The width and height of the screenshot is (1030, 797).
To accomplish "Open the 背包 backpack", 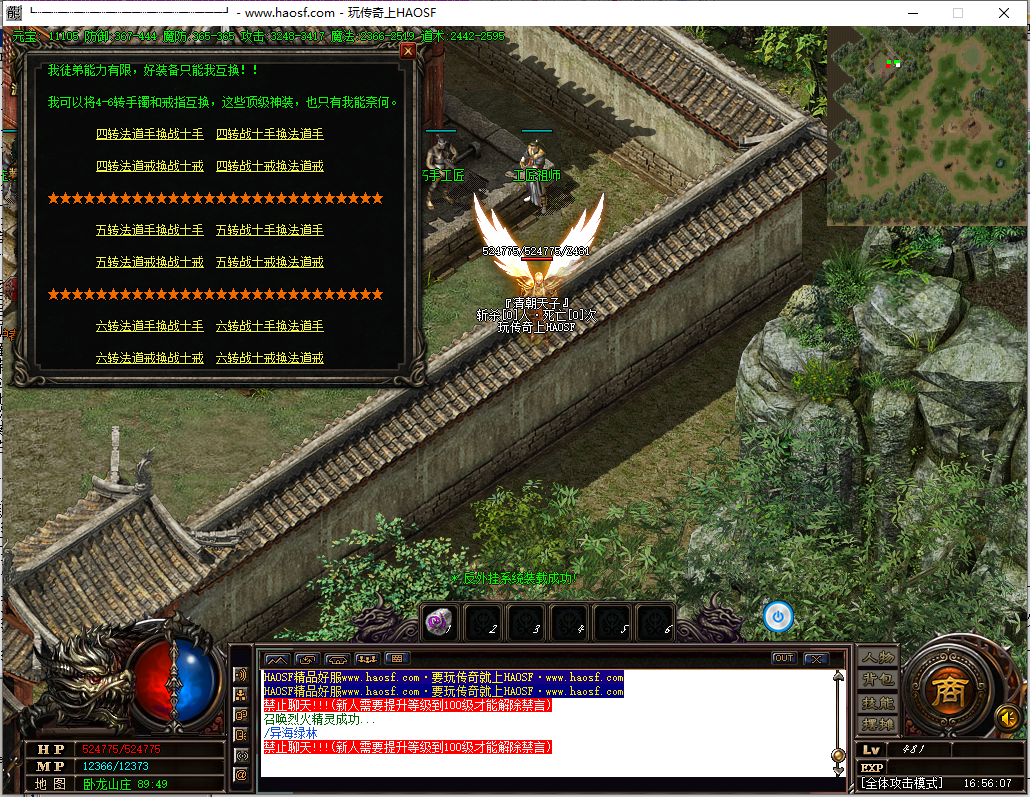I will click(877, 680).
